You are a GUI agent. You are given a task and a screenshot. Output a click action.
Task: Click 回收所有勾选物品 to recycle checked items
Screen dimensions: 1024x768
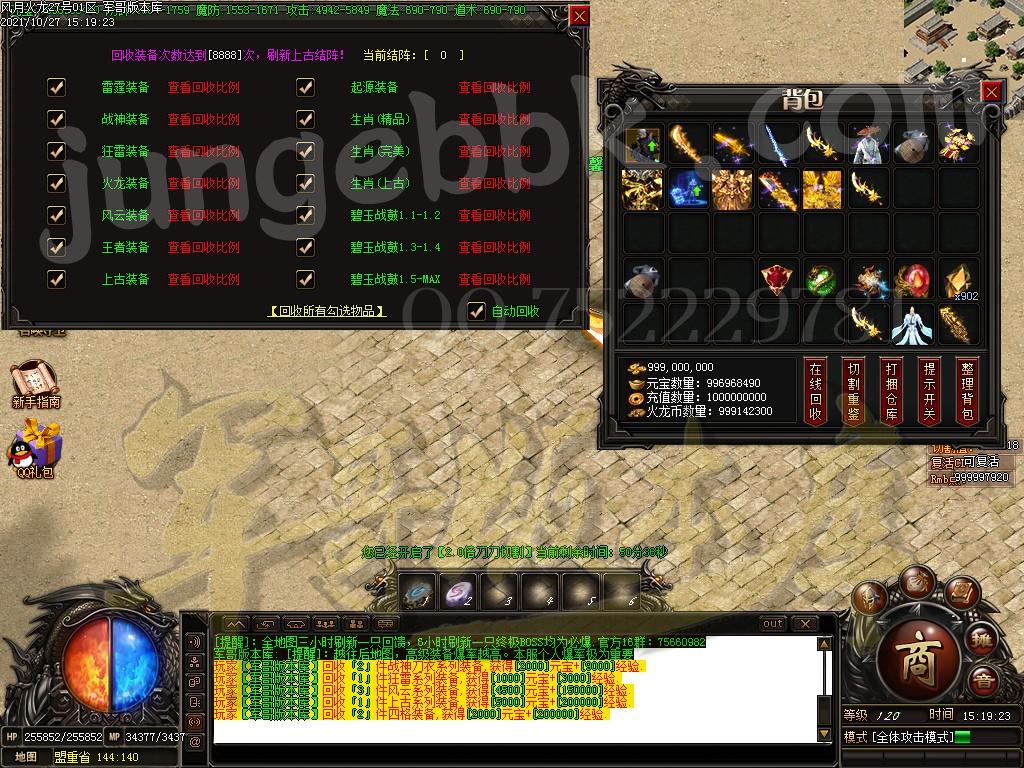click(327, 311)
